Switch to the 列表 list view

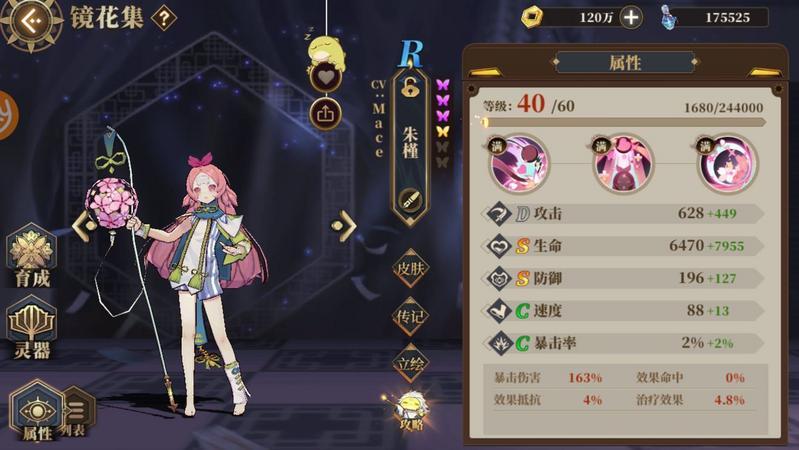79,412
